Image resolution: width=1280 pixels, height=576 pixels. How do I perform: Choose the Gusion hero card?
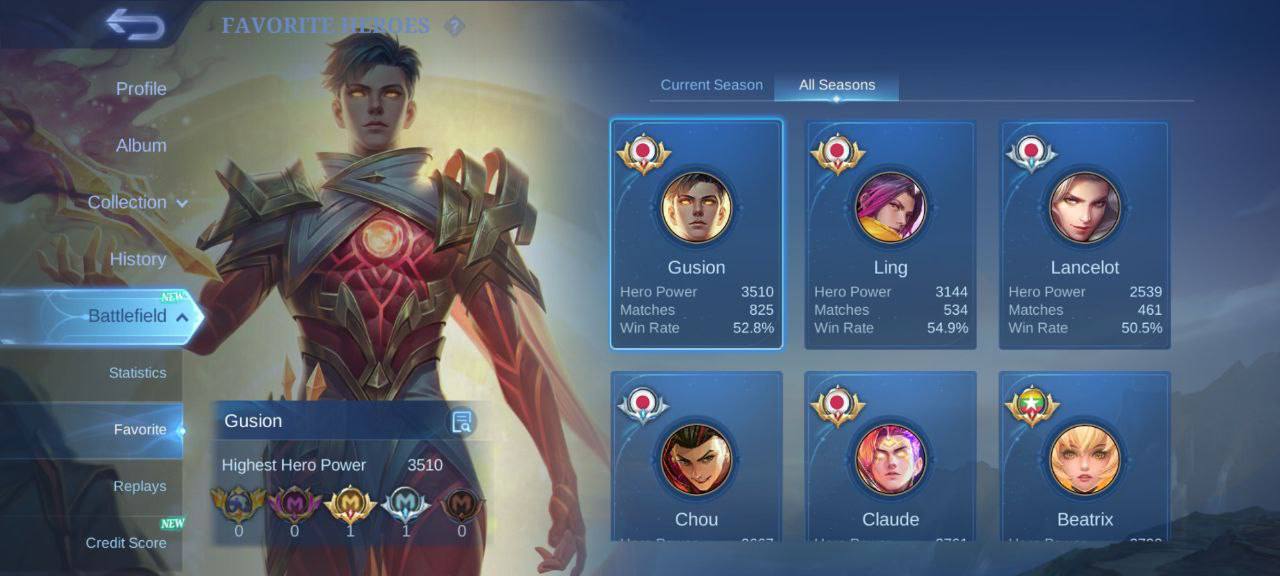(697, 235)
